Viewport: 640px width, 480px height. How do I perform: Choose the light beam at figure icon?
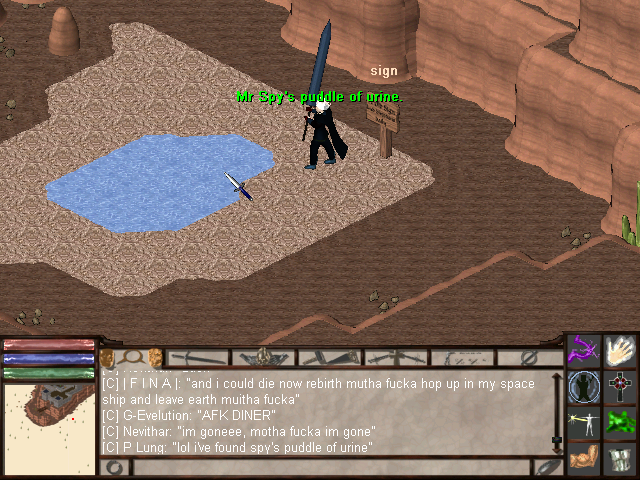(584, 423)
